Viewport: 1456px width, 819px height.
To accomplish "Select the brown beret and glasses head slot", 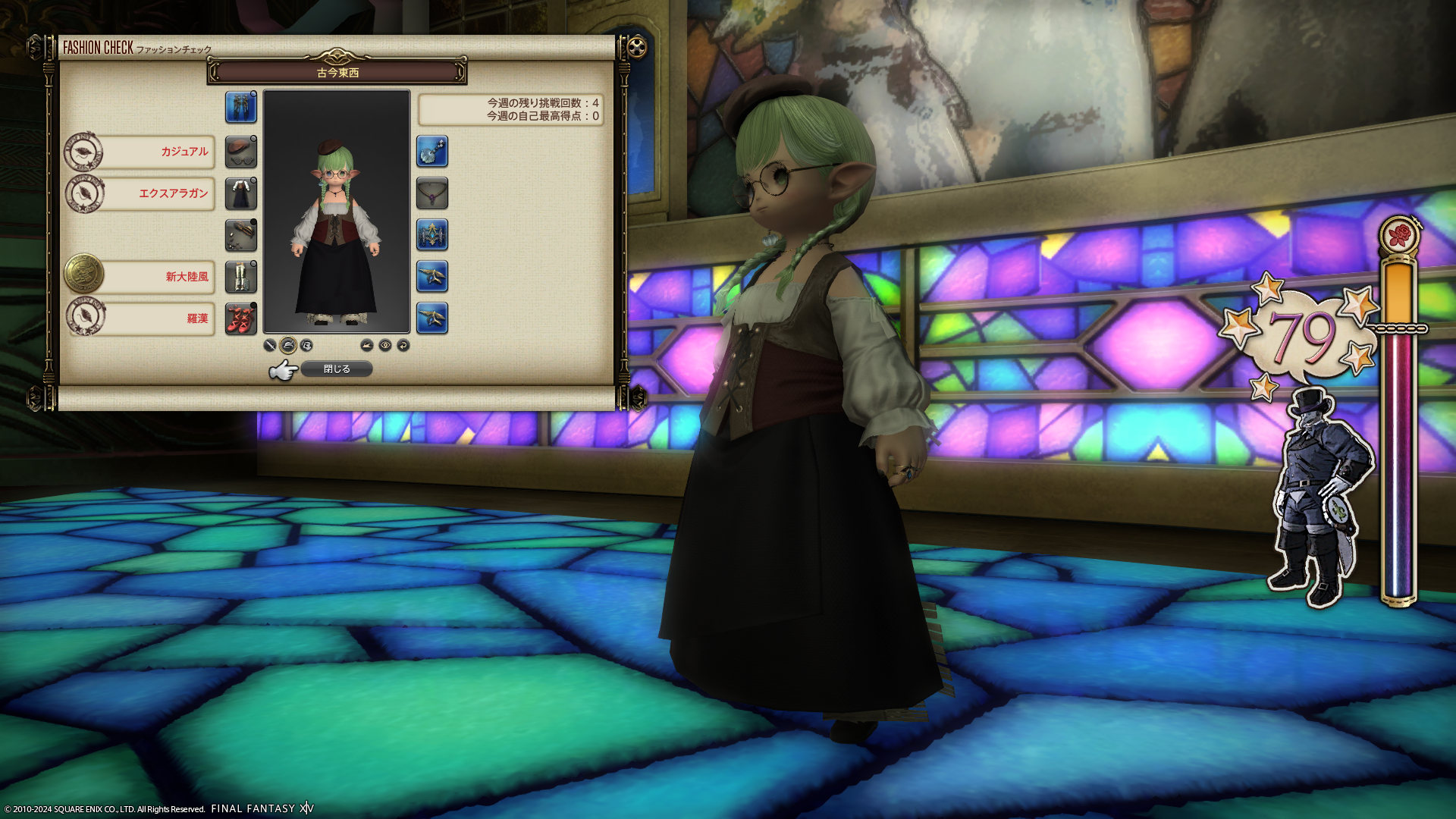I will pyautogui.click(x=241, y=152).
